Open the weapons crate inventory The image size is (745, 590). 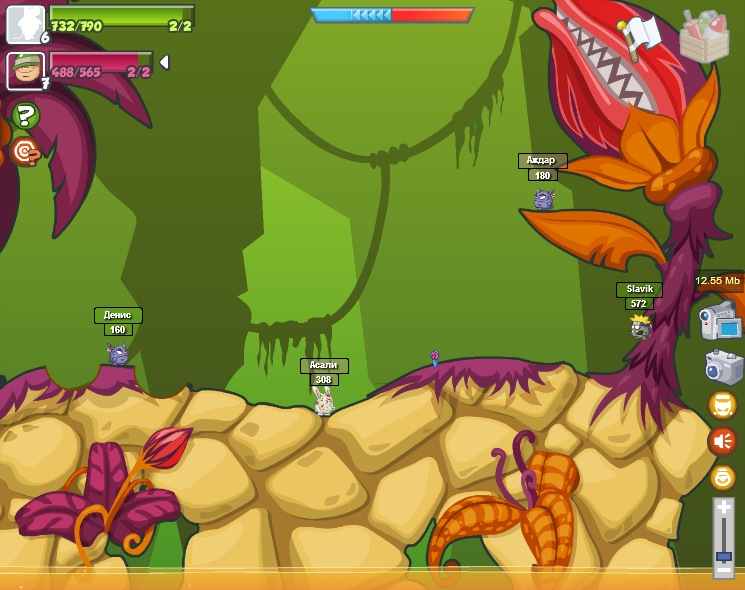click(704, 38)
